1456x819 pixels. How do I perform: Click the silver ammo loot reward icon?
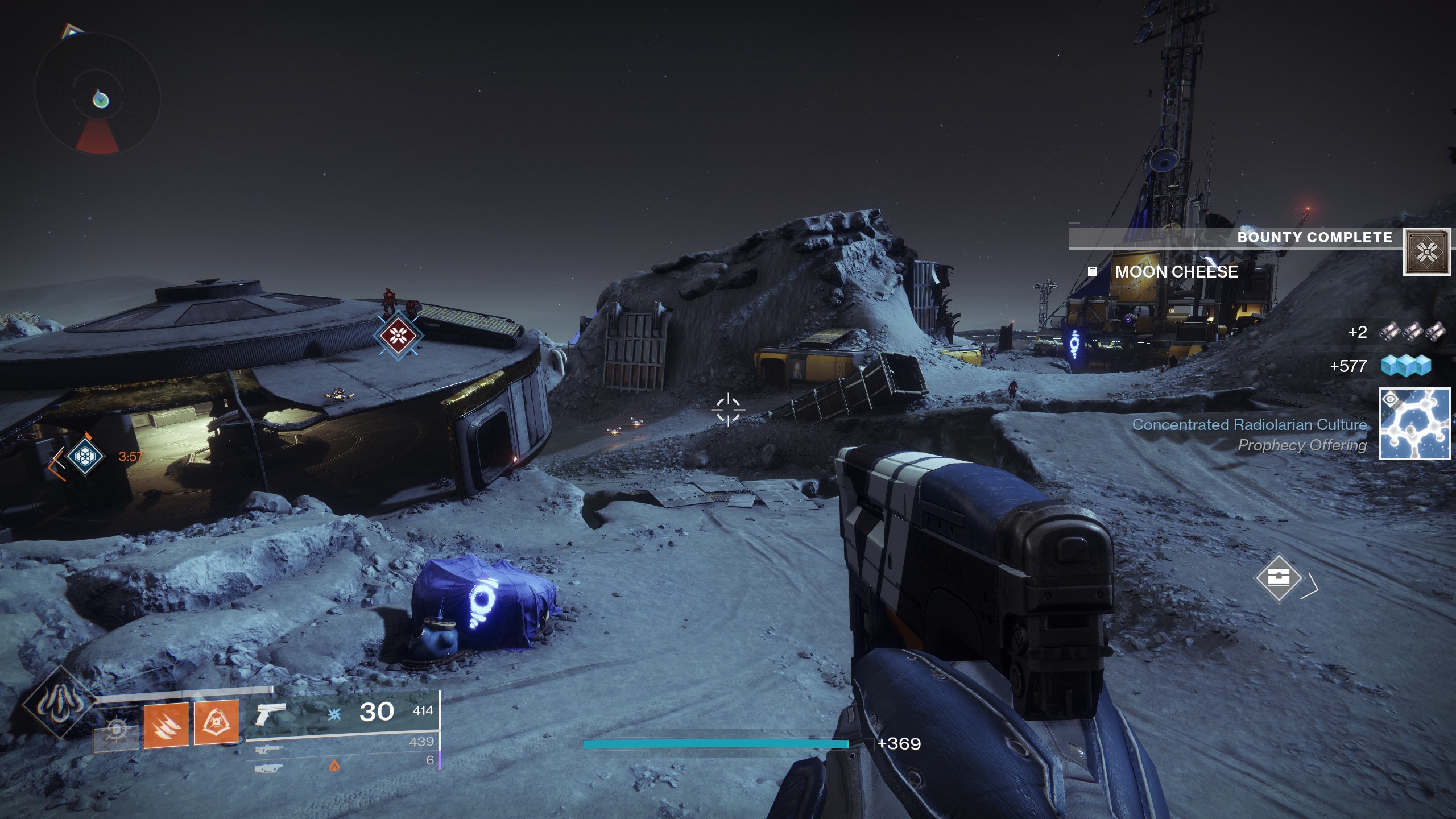(x=1412, y=332)
